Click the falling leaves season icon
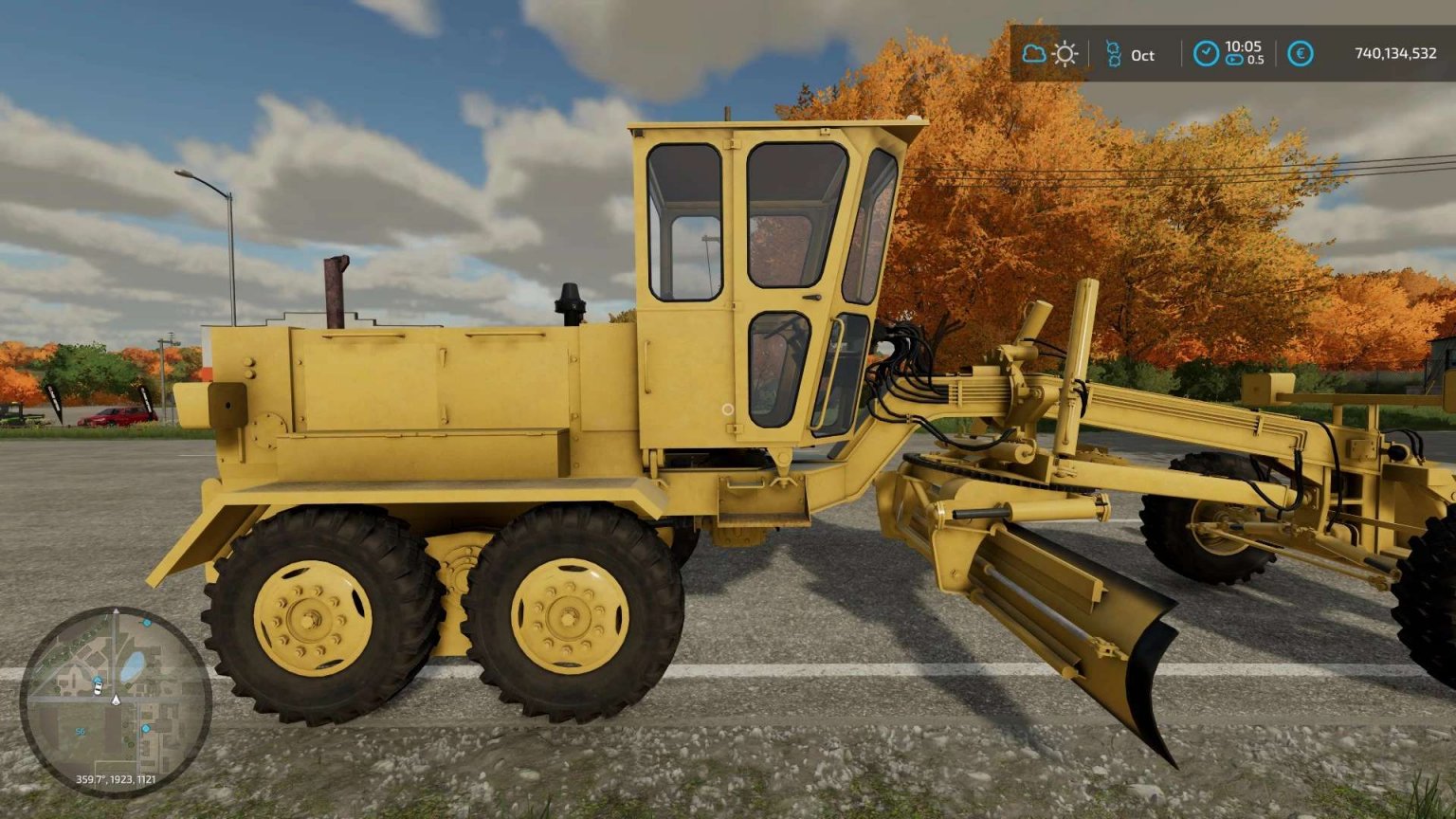This screenshot has height=819, width=1456. pyautogui.click(x=1114, y=54)
